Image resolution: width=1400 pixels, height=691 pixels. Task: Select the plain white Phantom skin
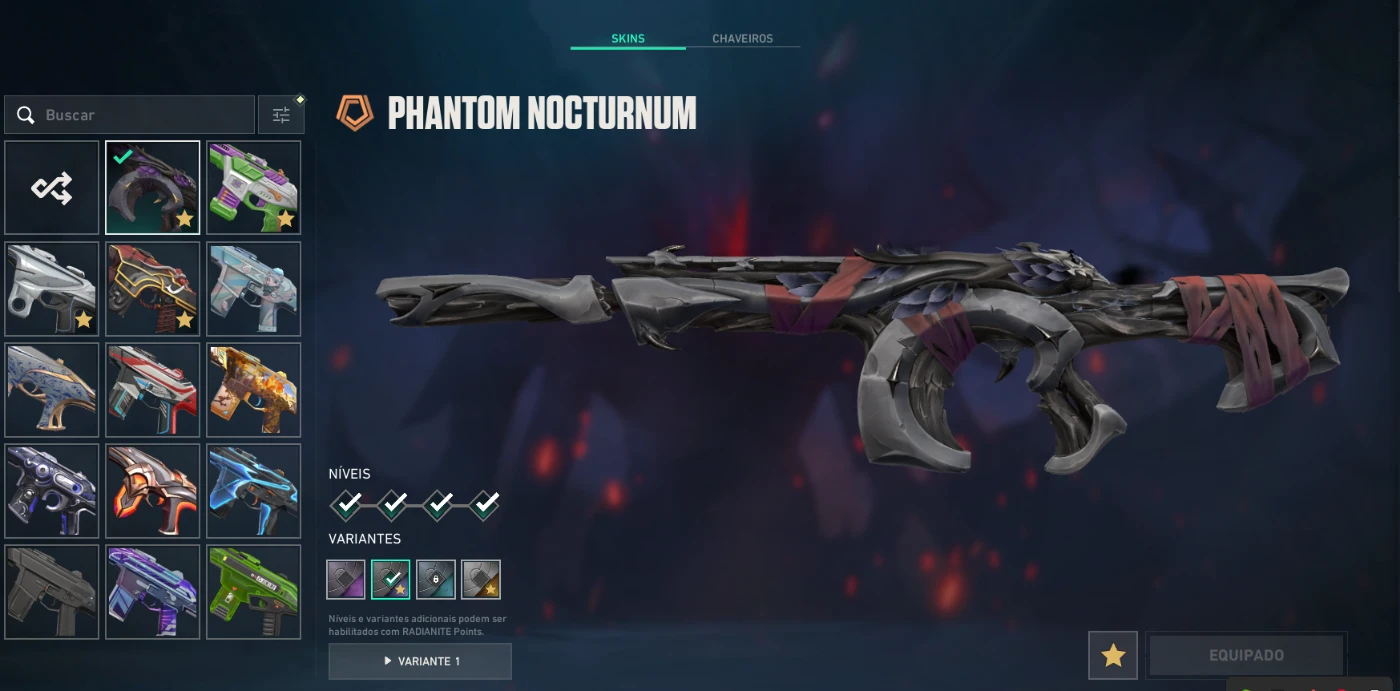coord(52,288)
